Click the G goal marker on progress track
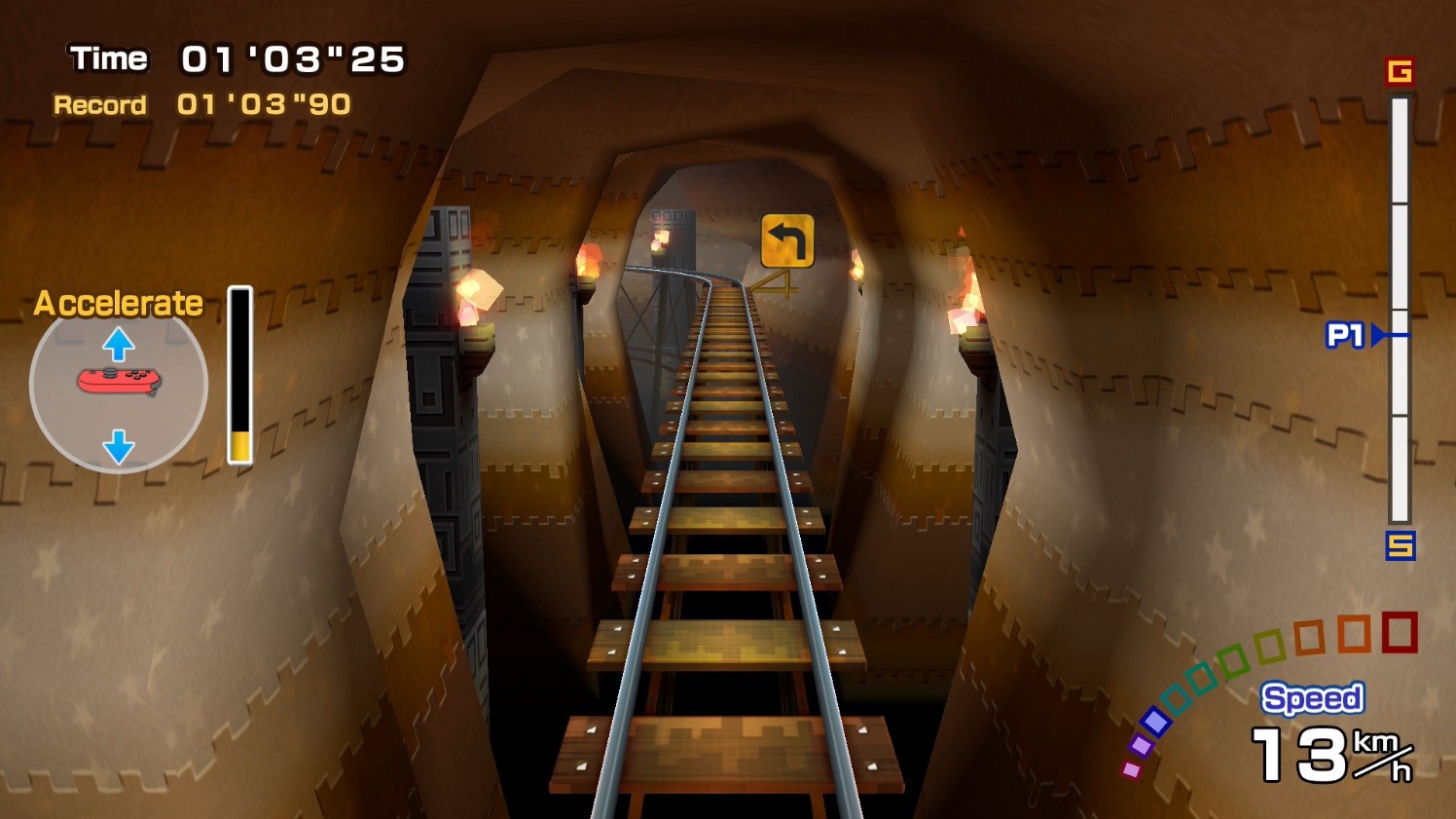Screen dimensions: 1456x819 pyautogui.click(x=1400, y=71)
